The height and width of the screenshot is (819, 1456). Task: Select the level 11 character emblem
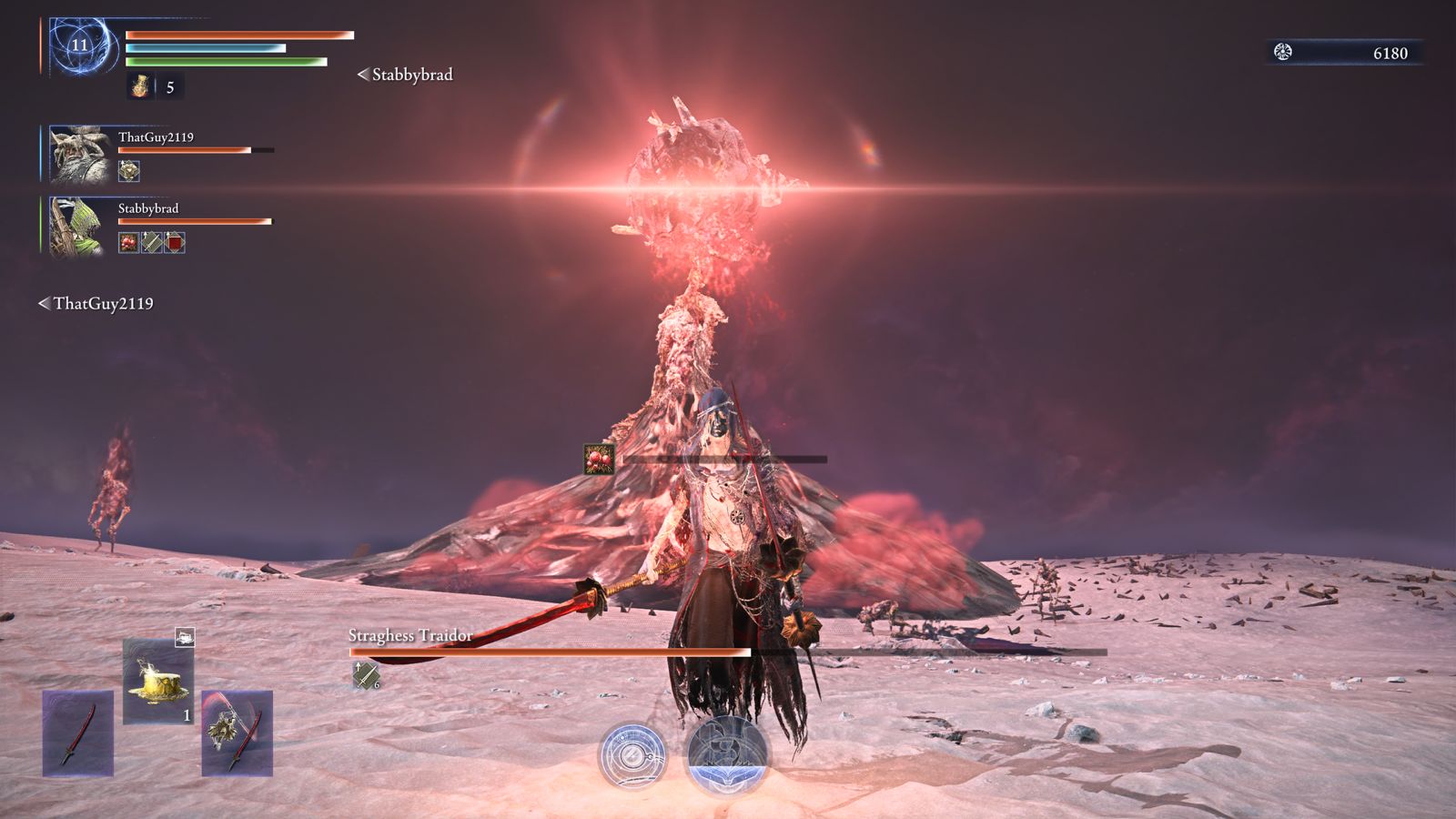coord(80,45)
